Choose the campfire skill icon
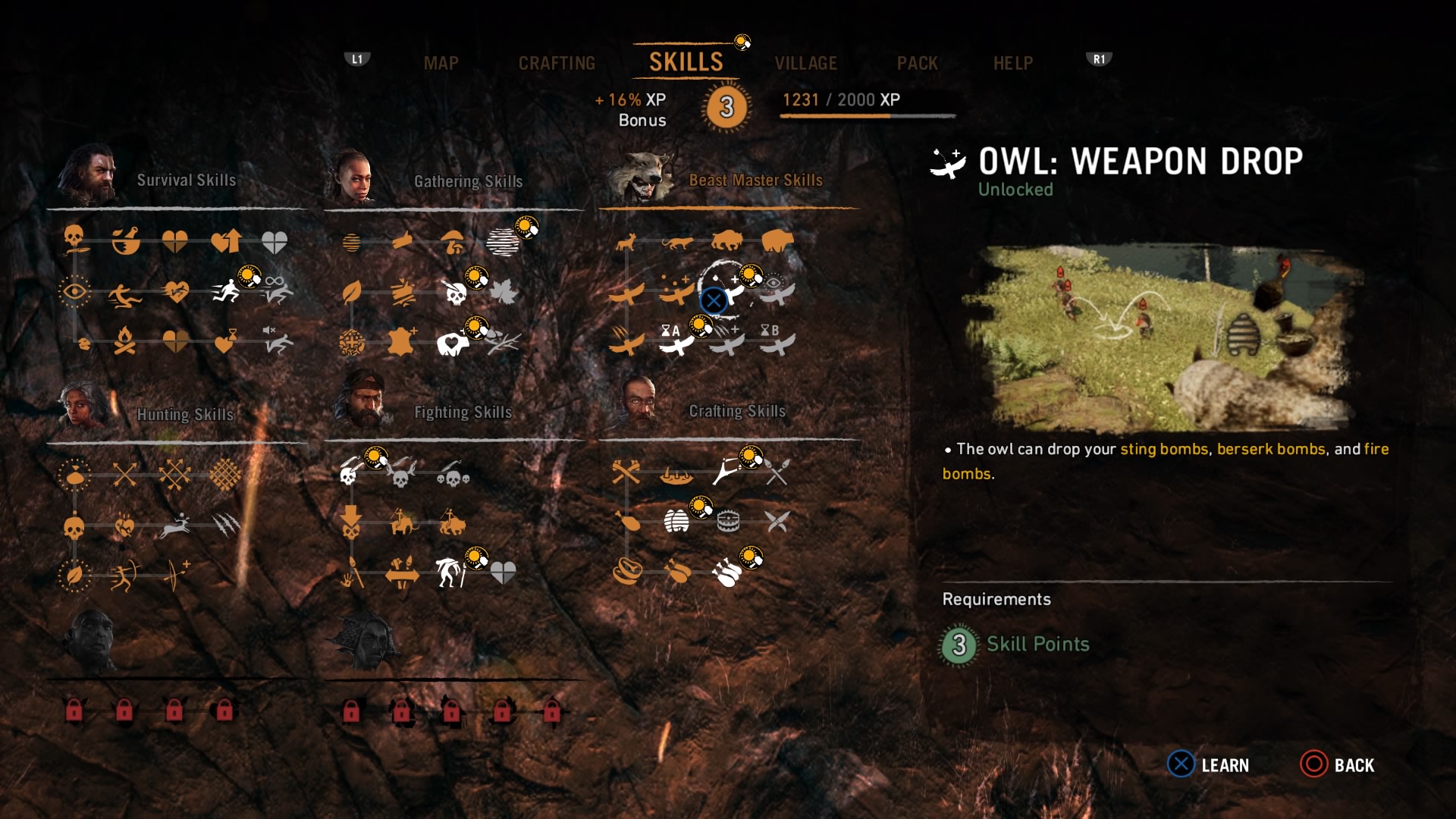The width and height of the screenshot is (1456, 819). [125, 342]
